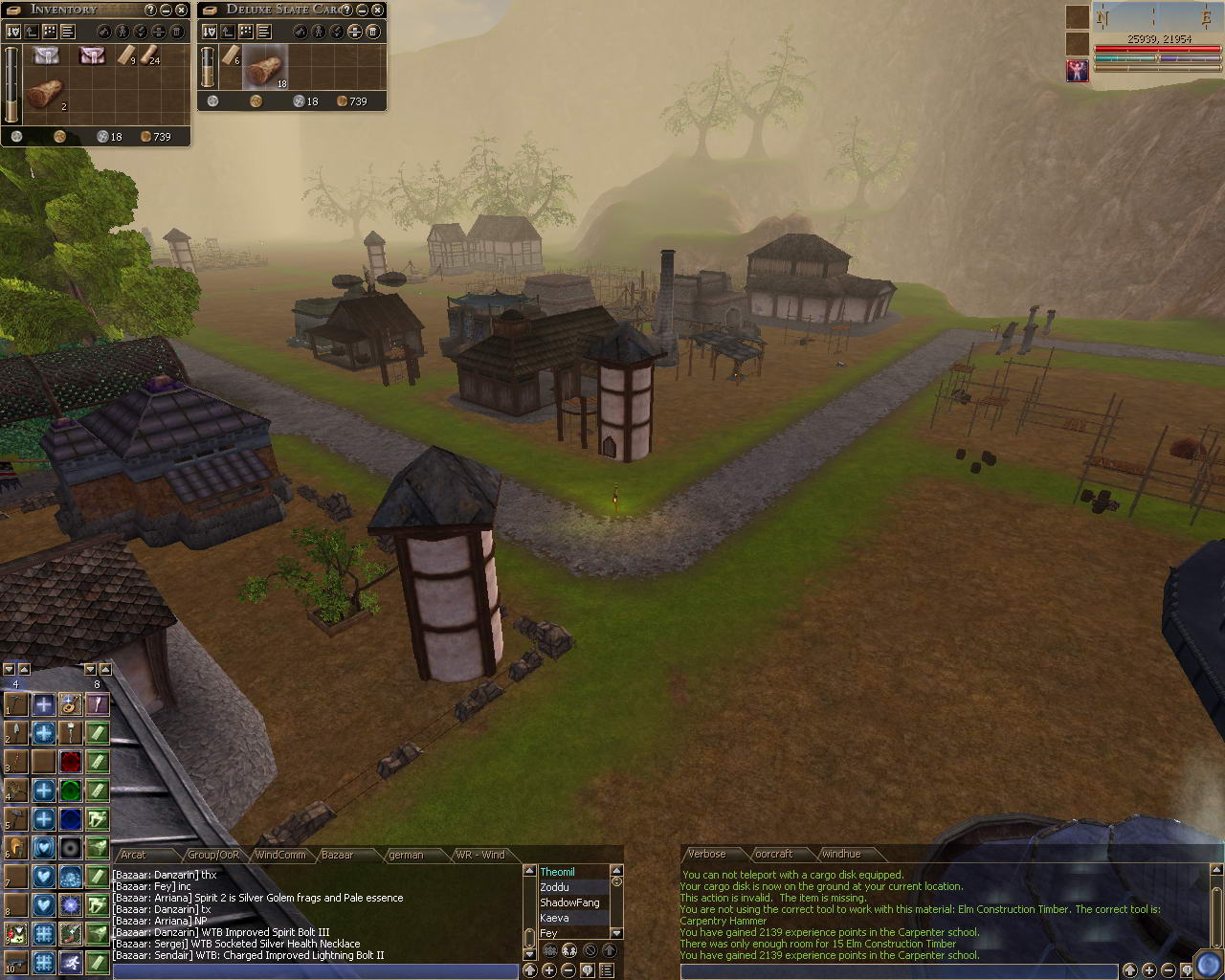Viewport: 1225px width, 980px height.
Task: Switch to the german chat tab
Action: pos(406,855)
